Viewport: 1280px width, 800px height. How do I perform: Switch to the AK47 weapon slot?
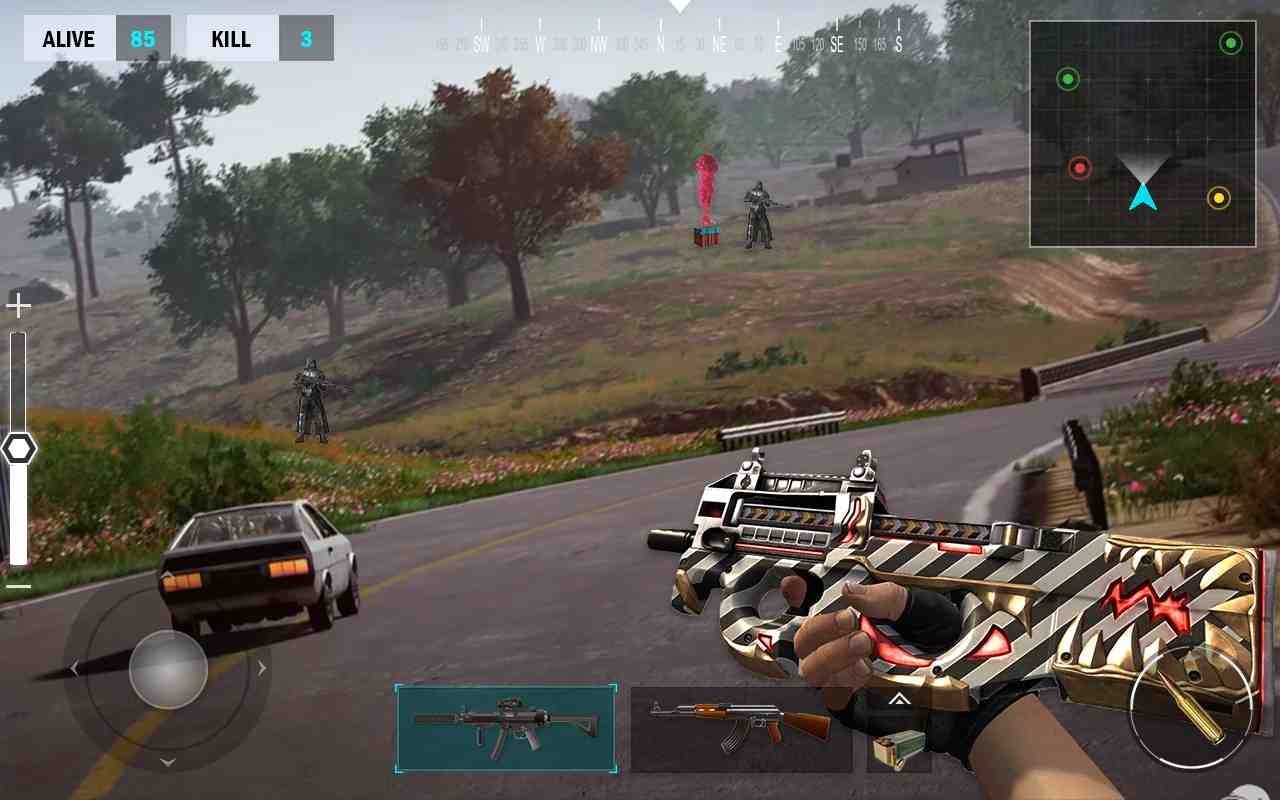tap(741, 729)
